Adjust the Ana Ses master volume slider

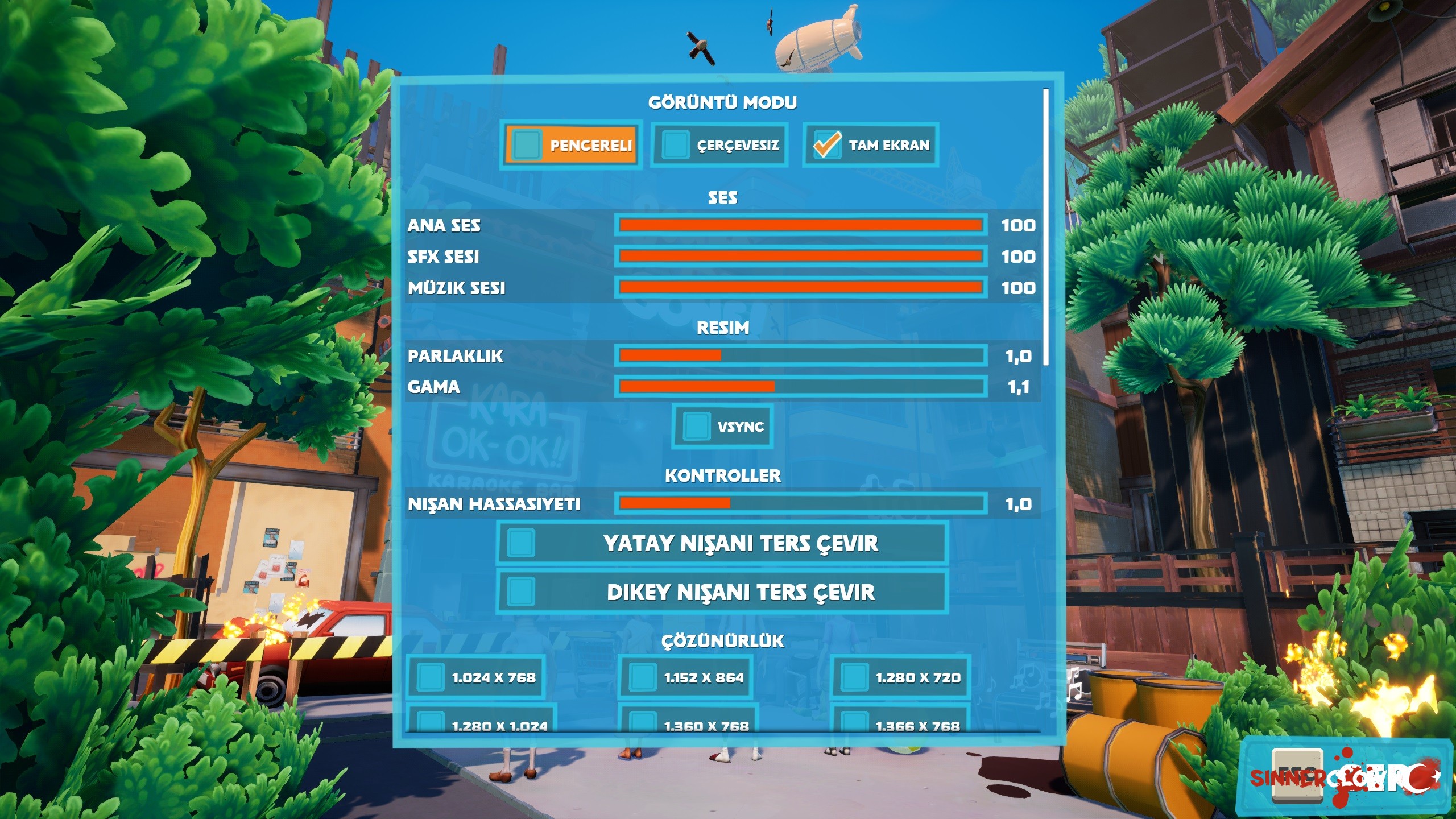click(800, 225)
